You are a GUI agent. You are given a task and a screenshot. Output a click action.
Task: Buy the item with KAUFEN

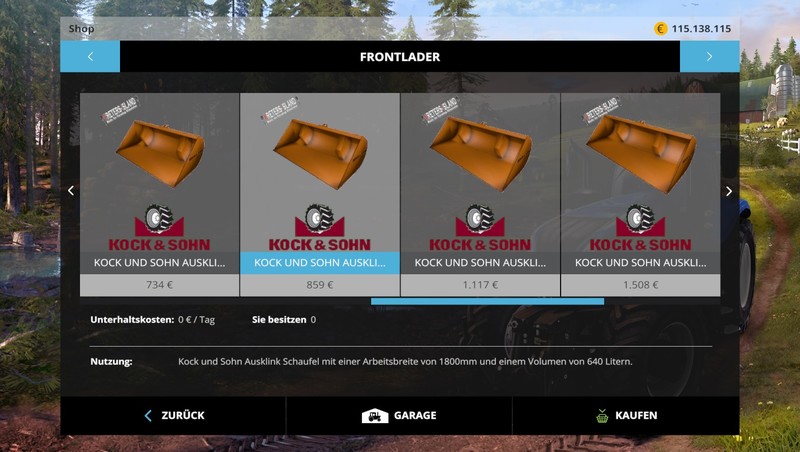pos(625,415)
